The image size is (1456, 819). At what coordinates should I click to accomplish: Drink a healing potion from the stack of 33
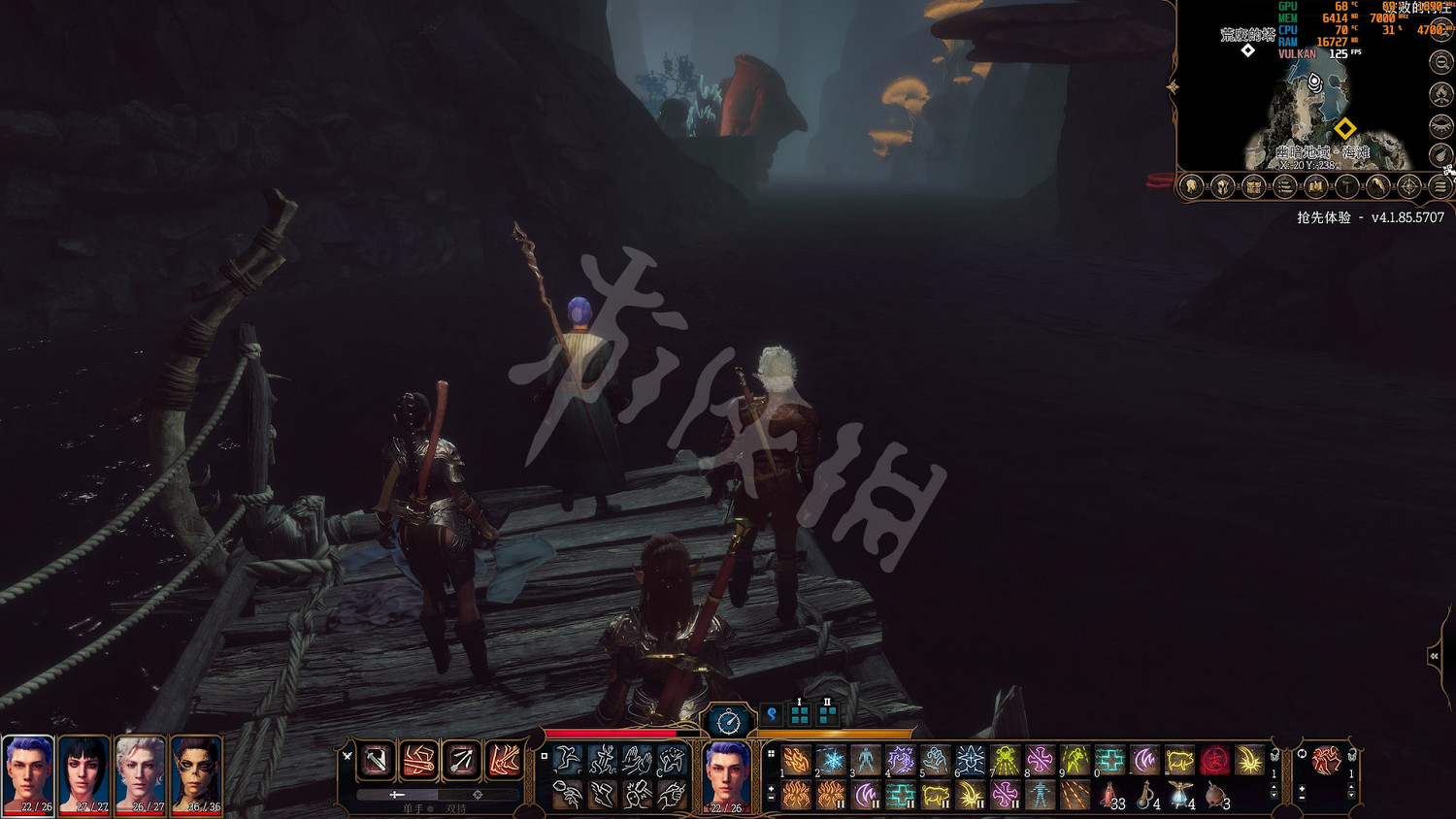tap(1110, 795)
